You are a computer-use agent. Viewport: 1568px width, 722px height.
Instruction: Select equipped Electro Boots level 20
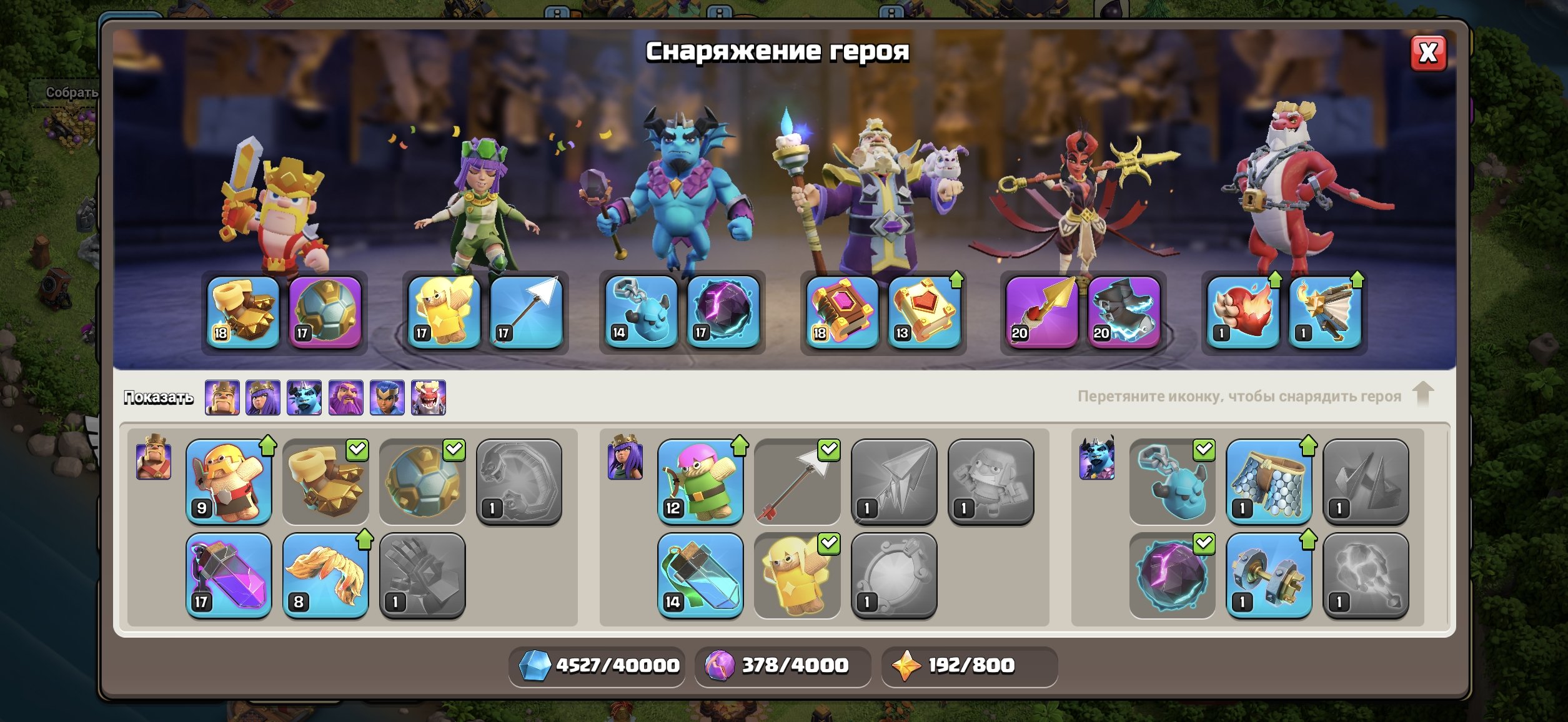1123,312
